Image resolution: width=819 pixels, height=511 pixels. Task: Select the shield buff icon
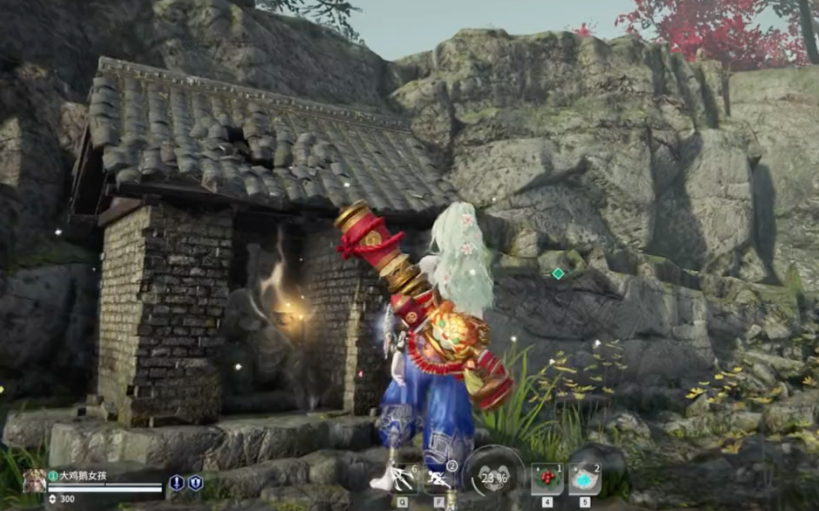tap(195, 482)
